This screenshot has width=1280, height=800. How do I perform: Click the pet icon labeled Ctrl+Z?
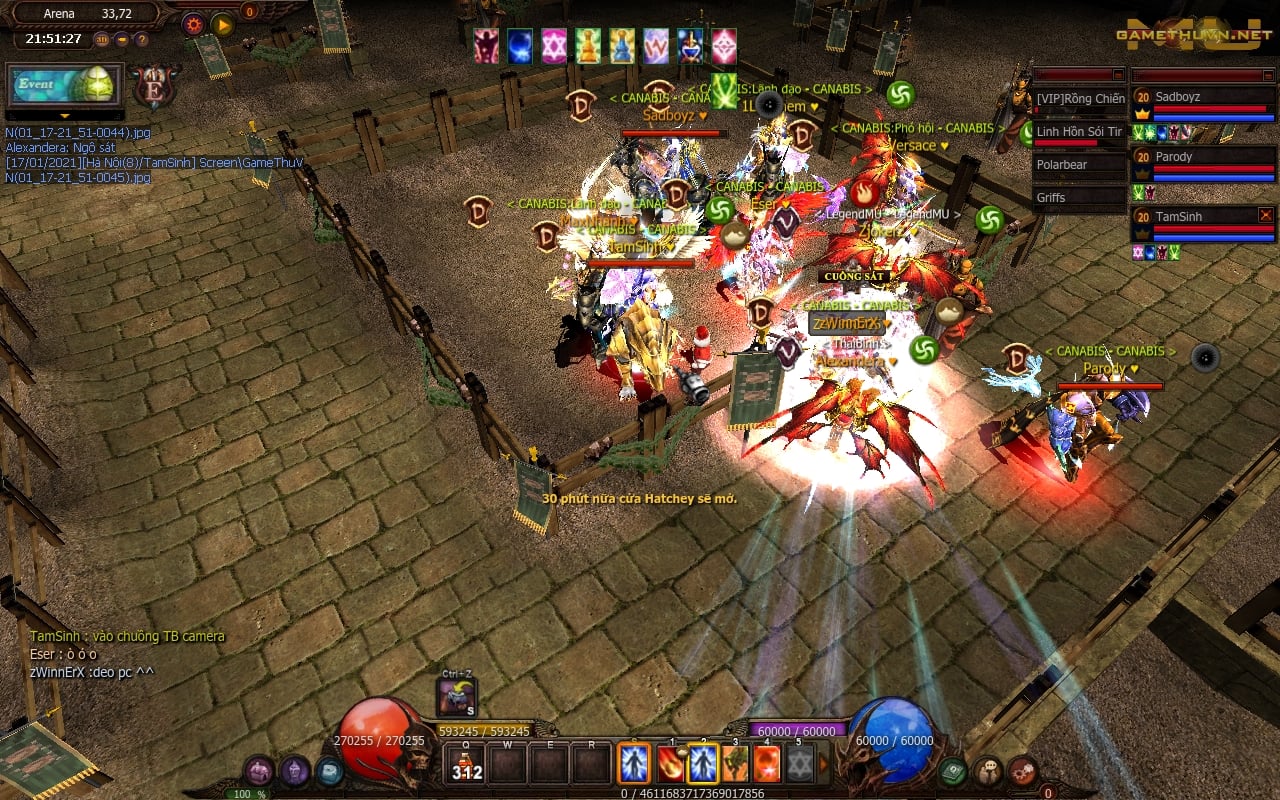pos(457,696)
